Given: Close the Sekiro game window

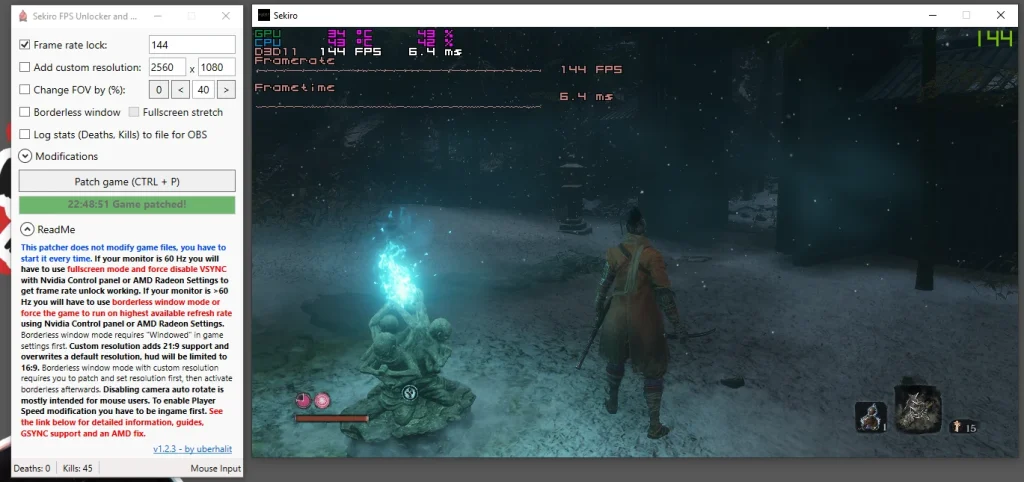Looking at the screenshot, I should pyautogui.click(x=1000, y=15).
